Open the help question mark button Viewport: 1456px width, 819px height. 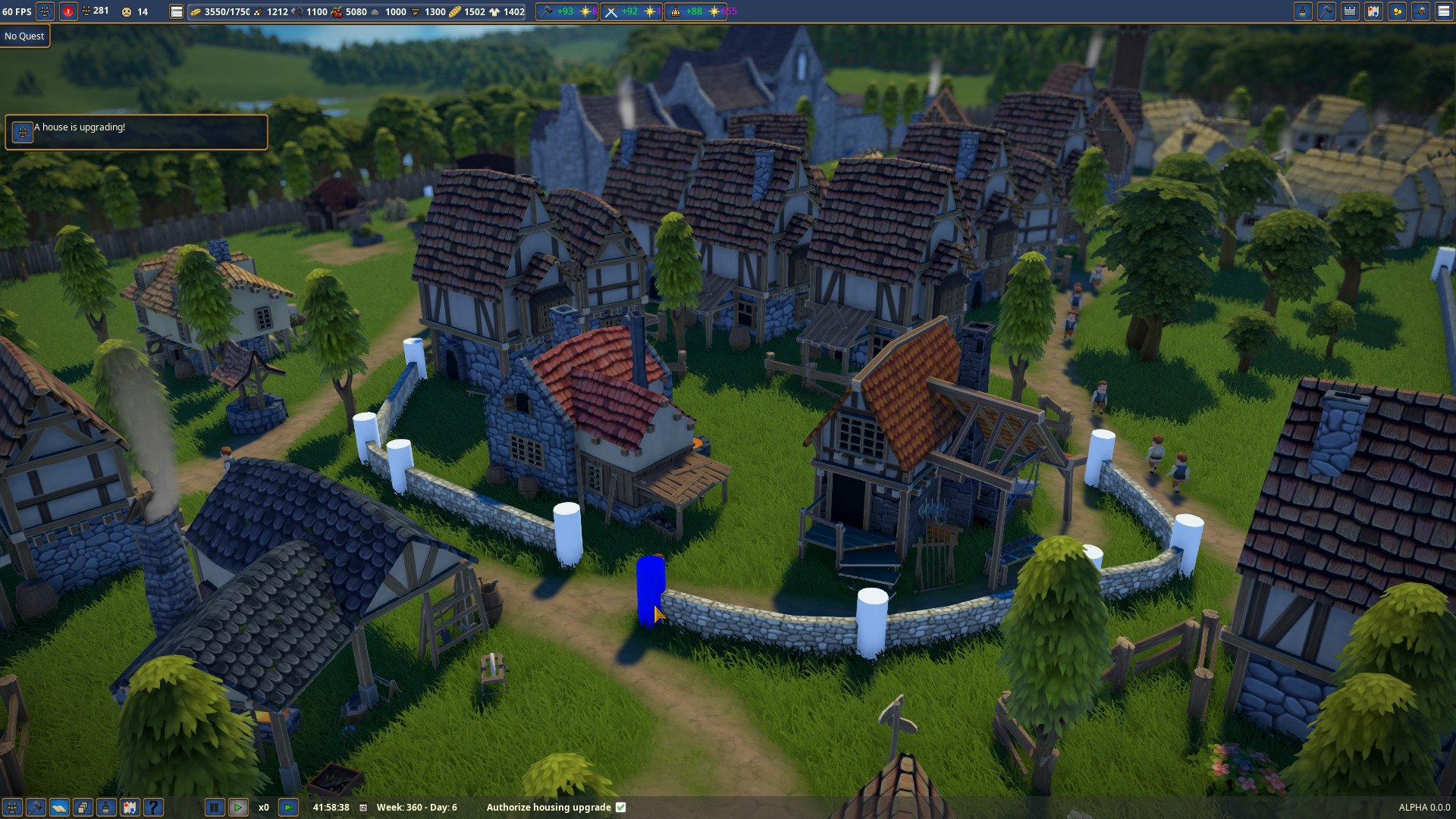pos(153,807)
